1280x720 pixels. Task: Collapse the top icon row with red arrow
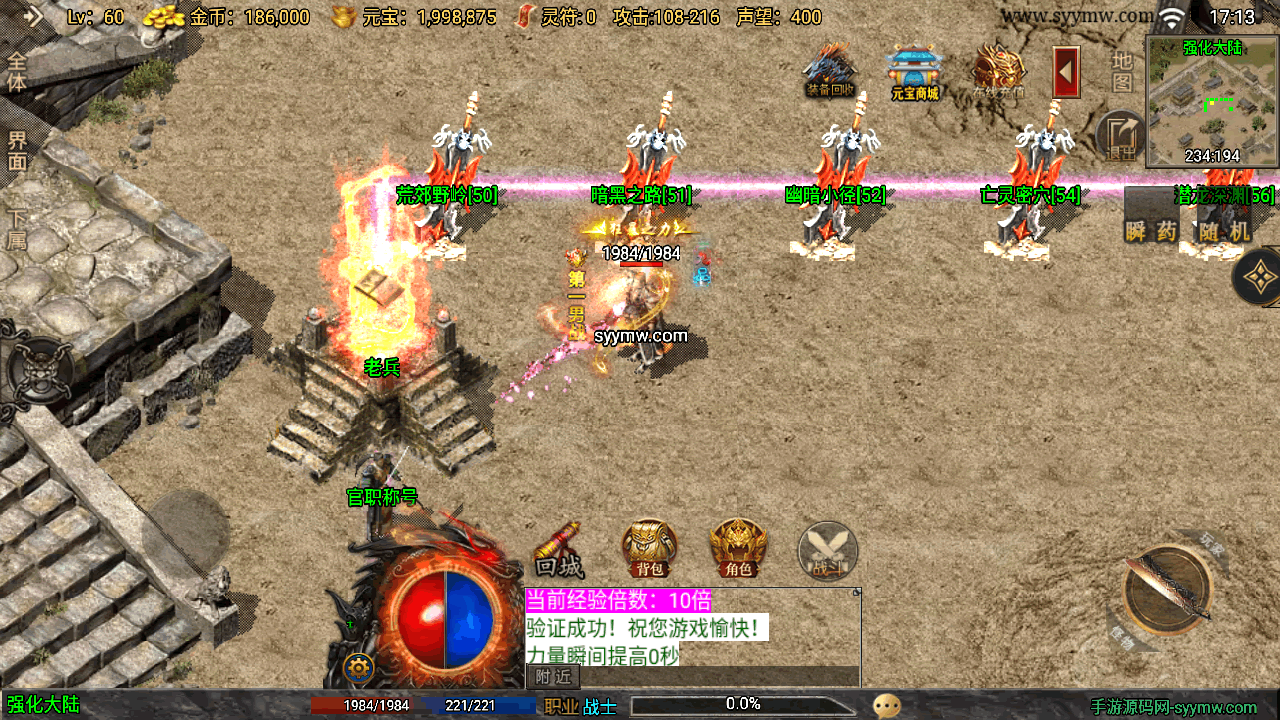coord(1066,72)
